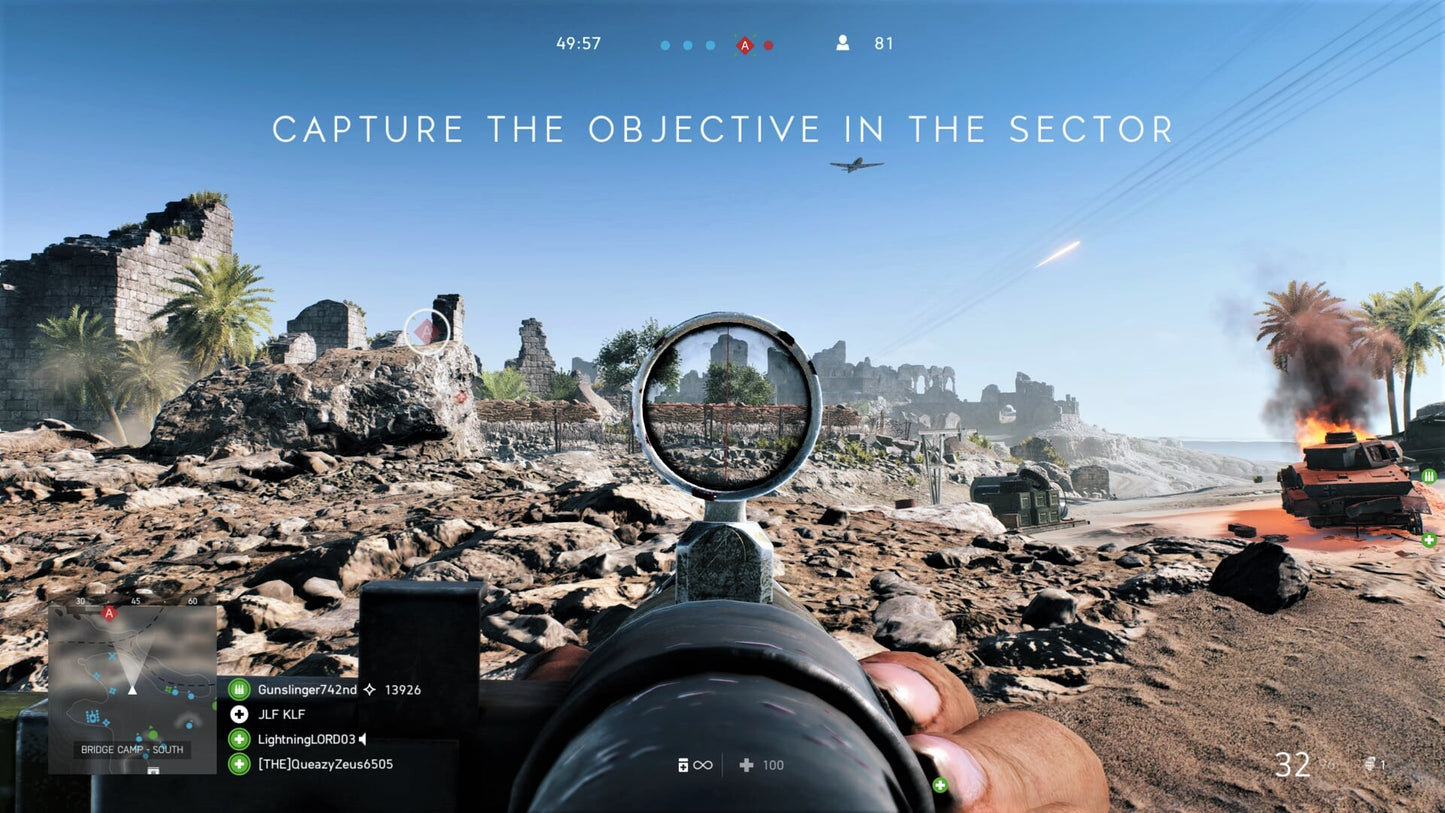
Task: Click the green plus icon next to [THE]QueazyZeus6505
Action: [239, 764]
